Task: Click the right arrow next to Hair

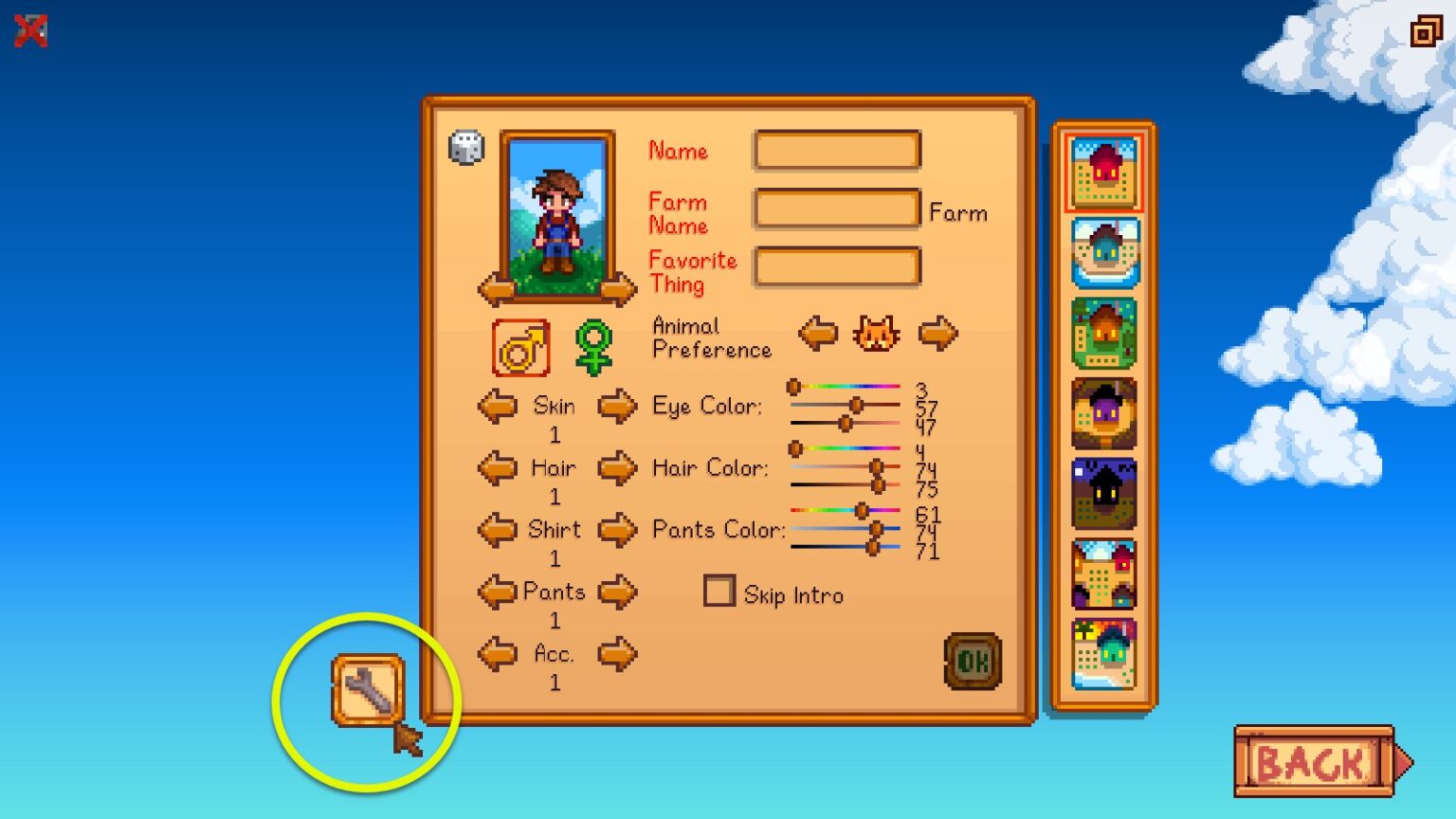Action: [616, 468]
